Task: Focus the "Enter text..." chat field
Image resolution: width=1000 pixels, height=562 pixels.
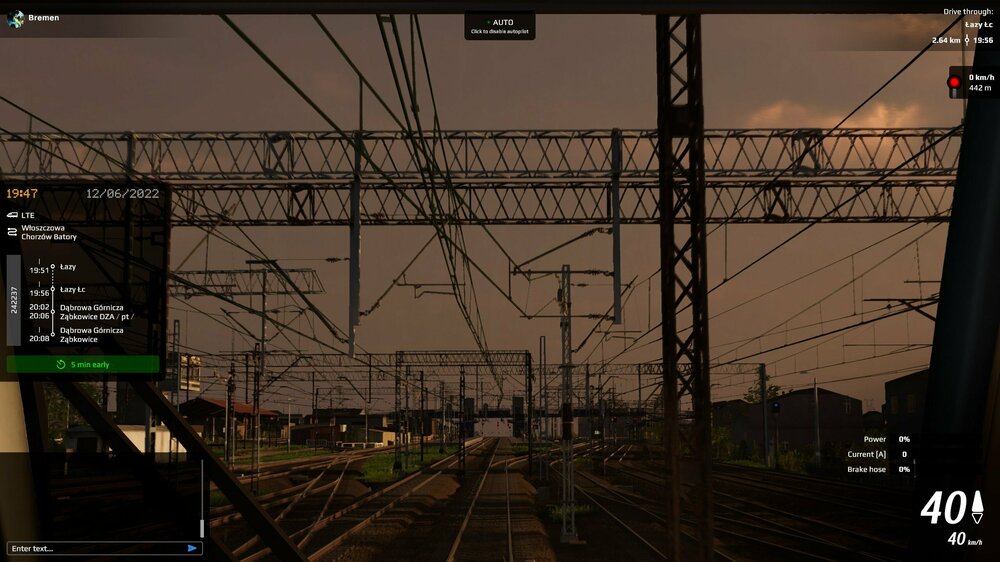Action: click(95, 548)
